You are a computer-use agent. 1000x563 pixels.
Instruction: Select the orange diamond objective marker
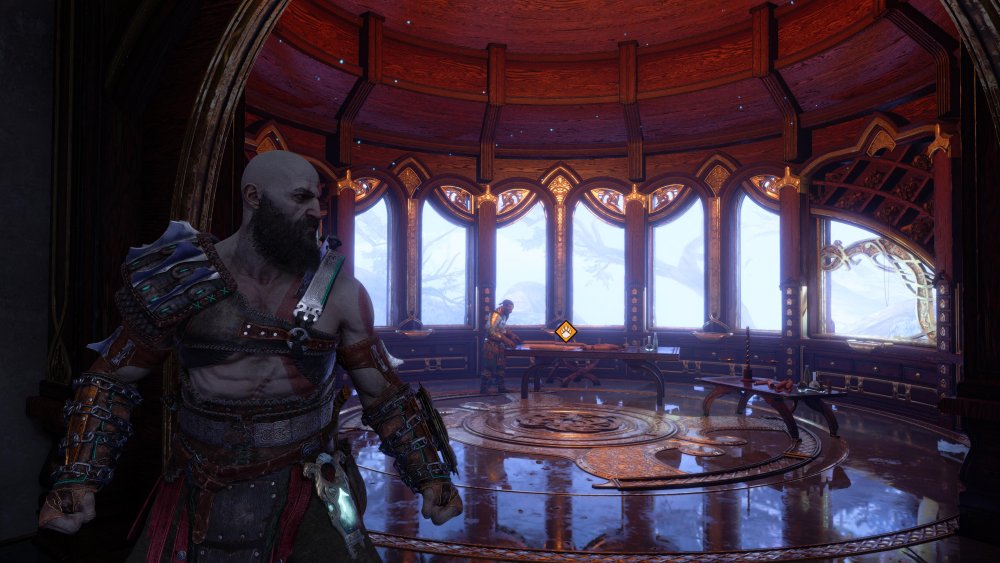coord(566,331)
